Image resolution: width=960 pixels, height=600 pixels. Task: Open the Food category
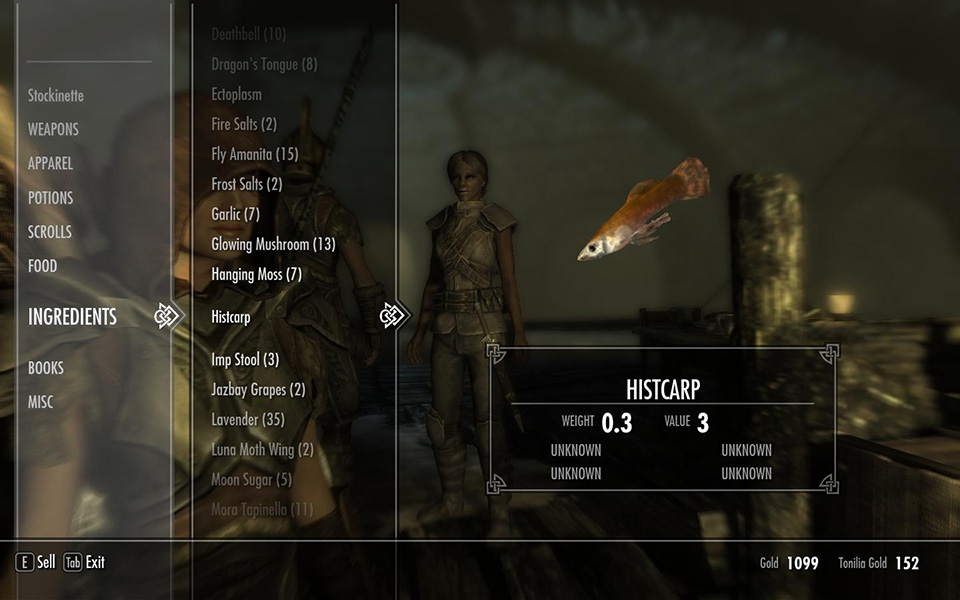tap(42, 266)
